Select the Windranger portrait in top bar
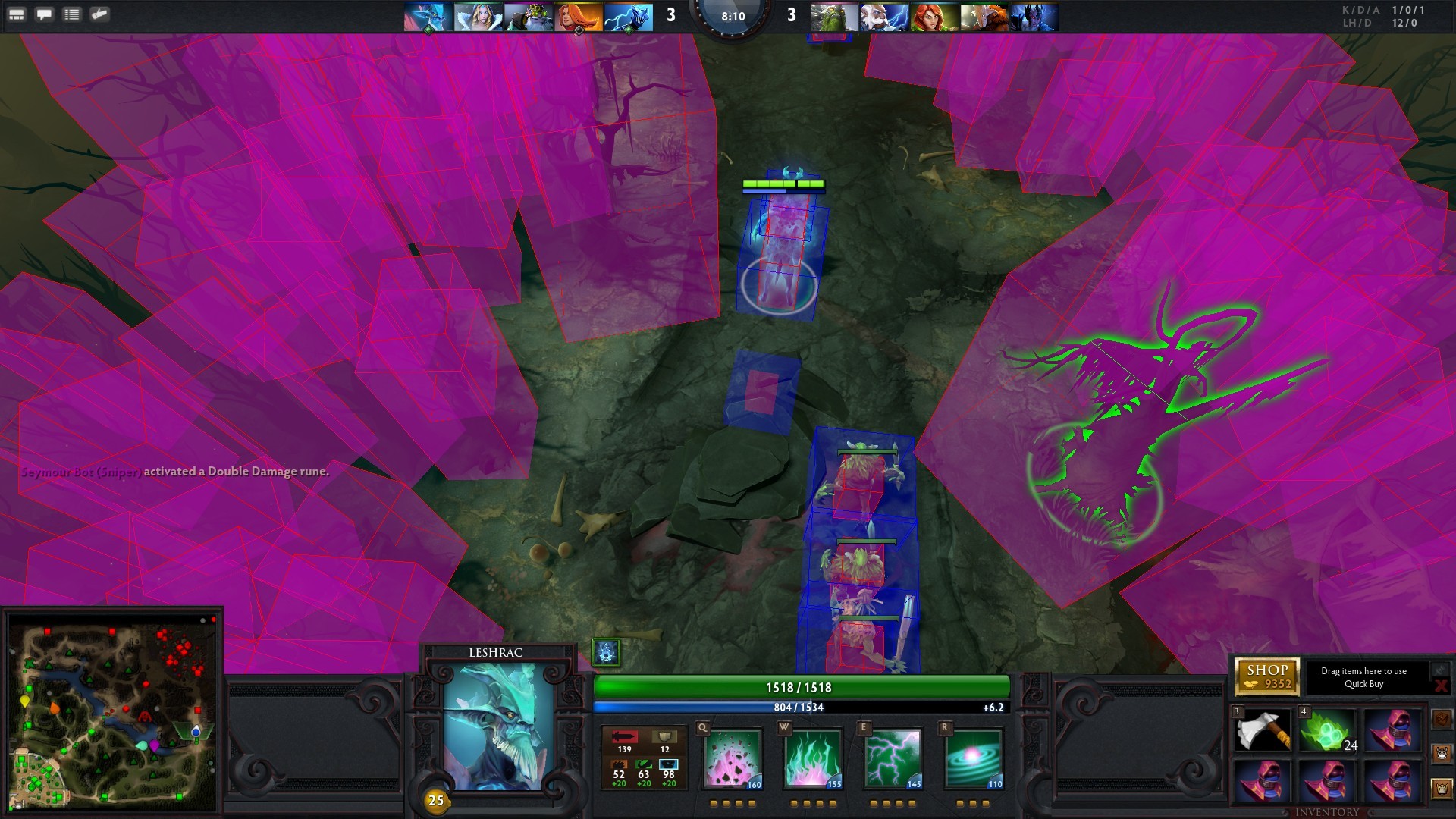 tap(934, 17)
